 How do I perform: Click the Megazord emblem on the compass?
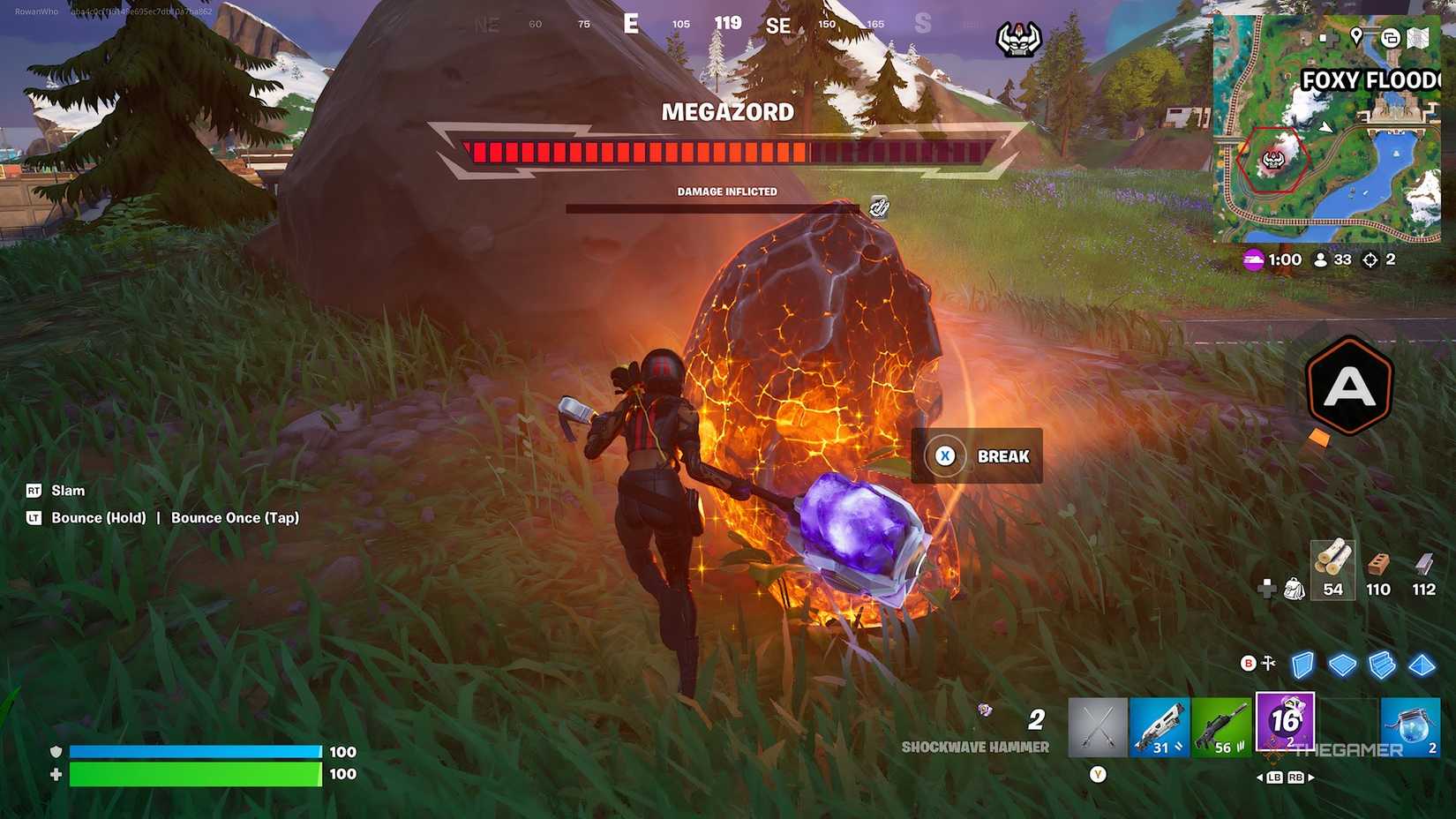click(1018, 39)
